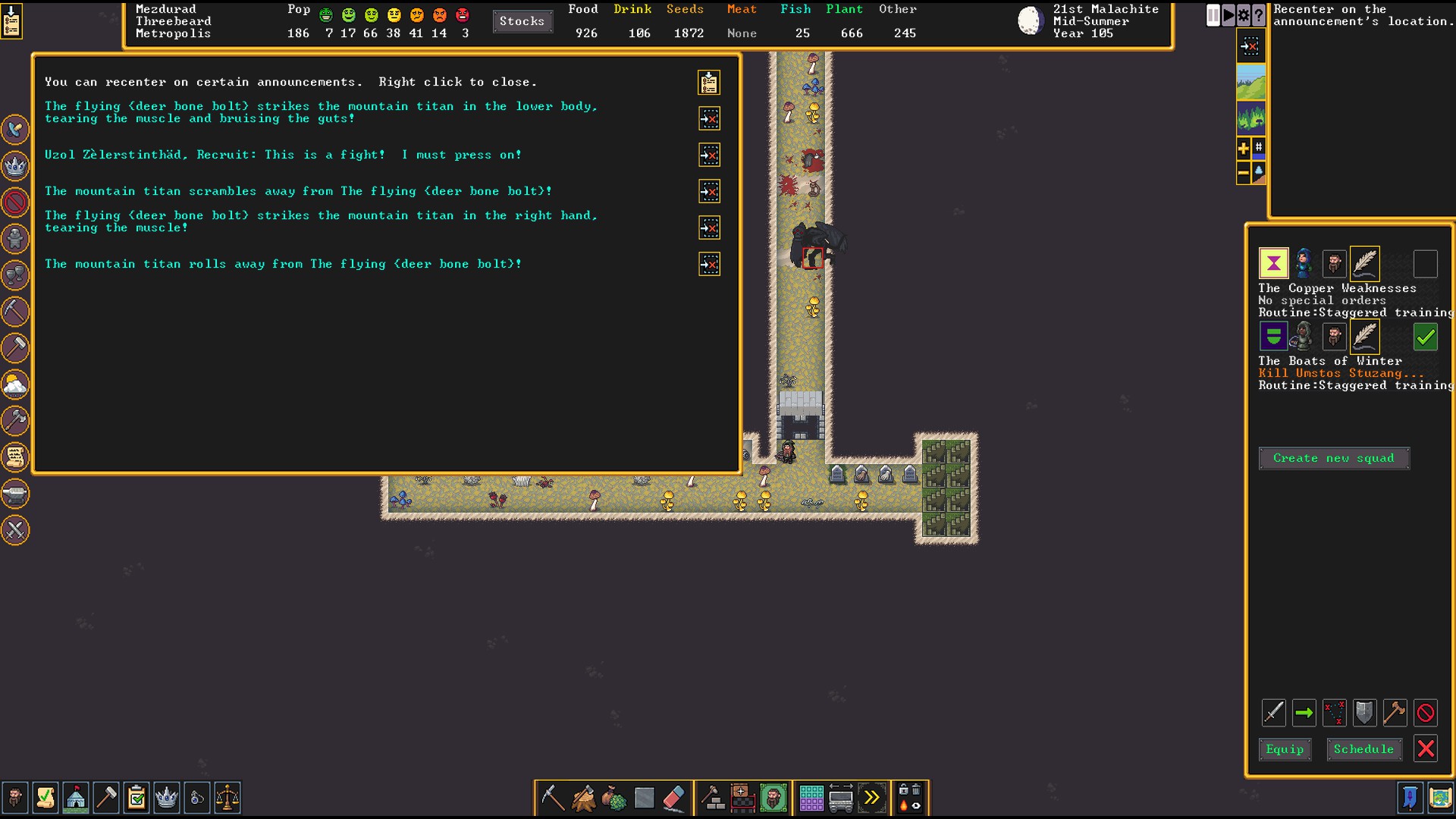Click Create new squad

coord(1334,458)
